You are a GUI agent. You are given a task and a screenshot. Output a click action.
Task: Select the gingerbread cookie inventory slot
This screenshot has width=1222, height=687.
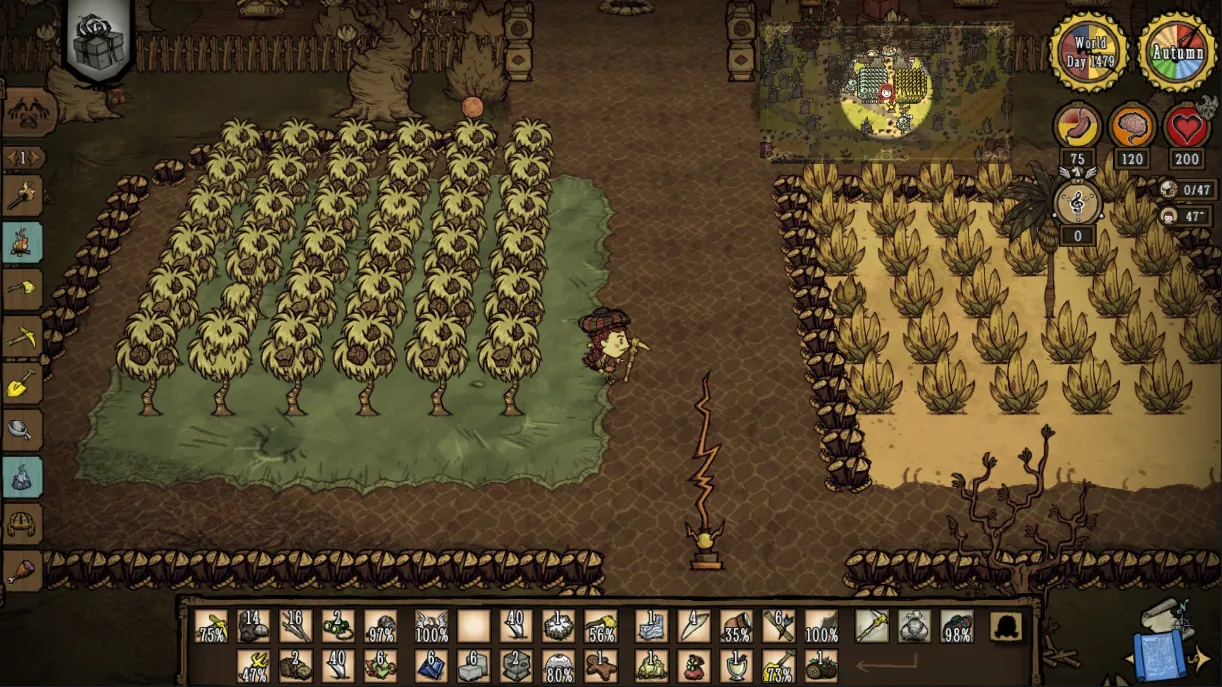coord(600,664)
